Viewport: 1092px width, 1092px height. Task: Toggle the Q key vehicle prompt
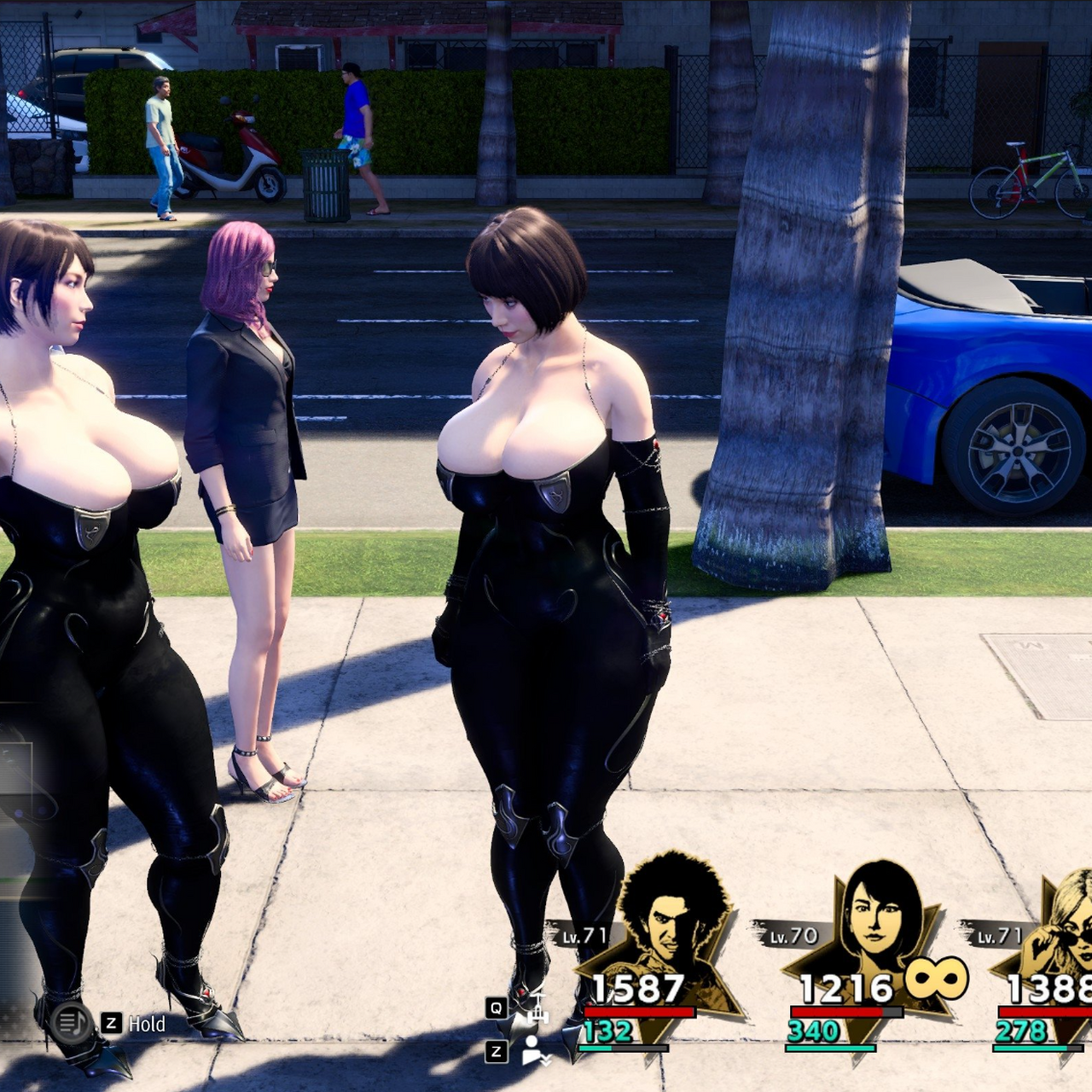click(495, 1007)
